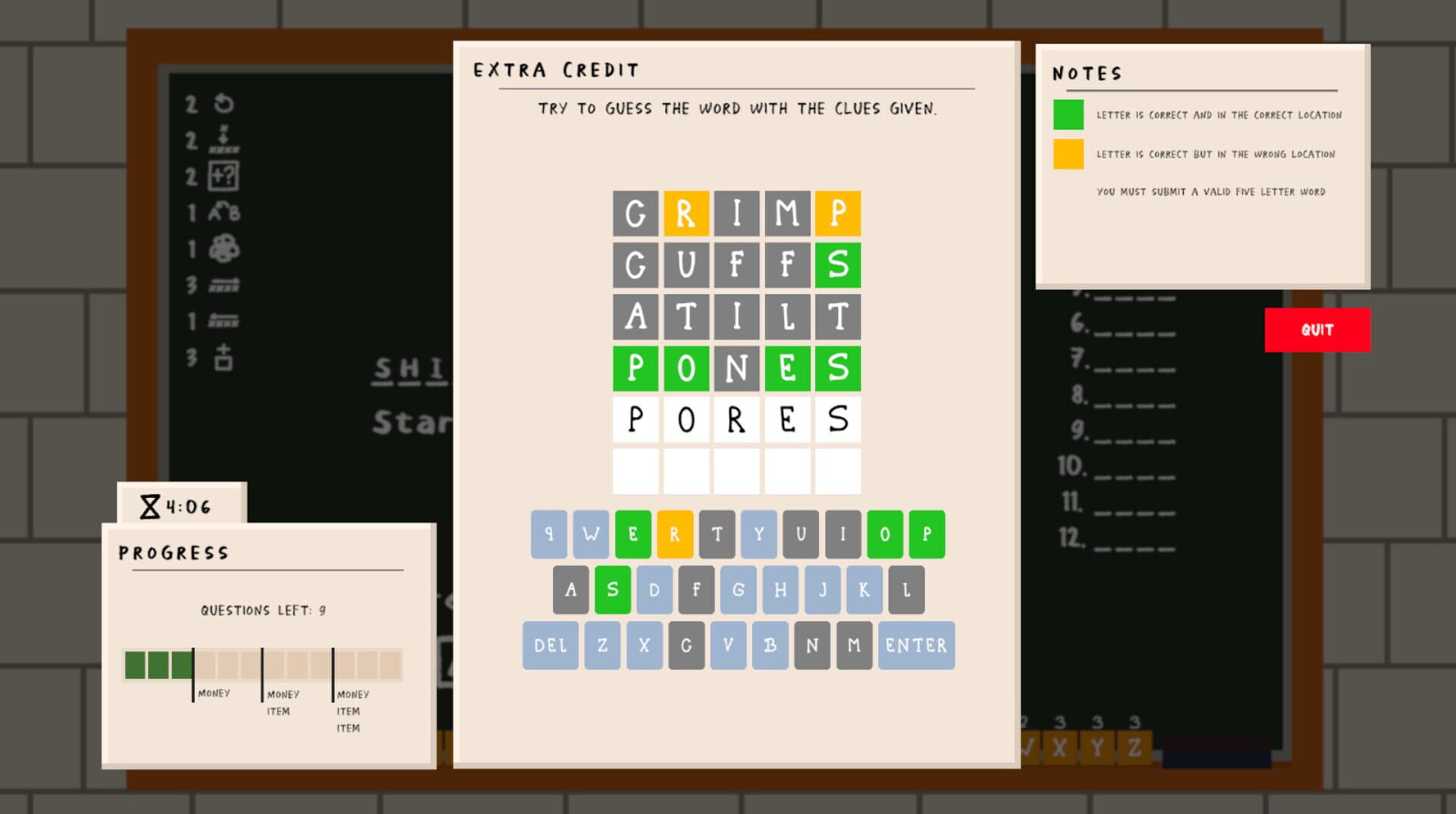Click the orange Z tile on the chalkboard

click(x=1133, y=746)
